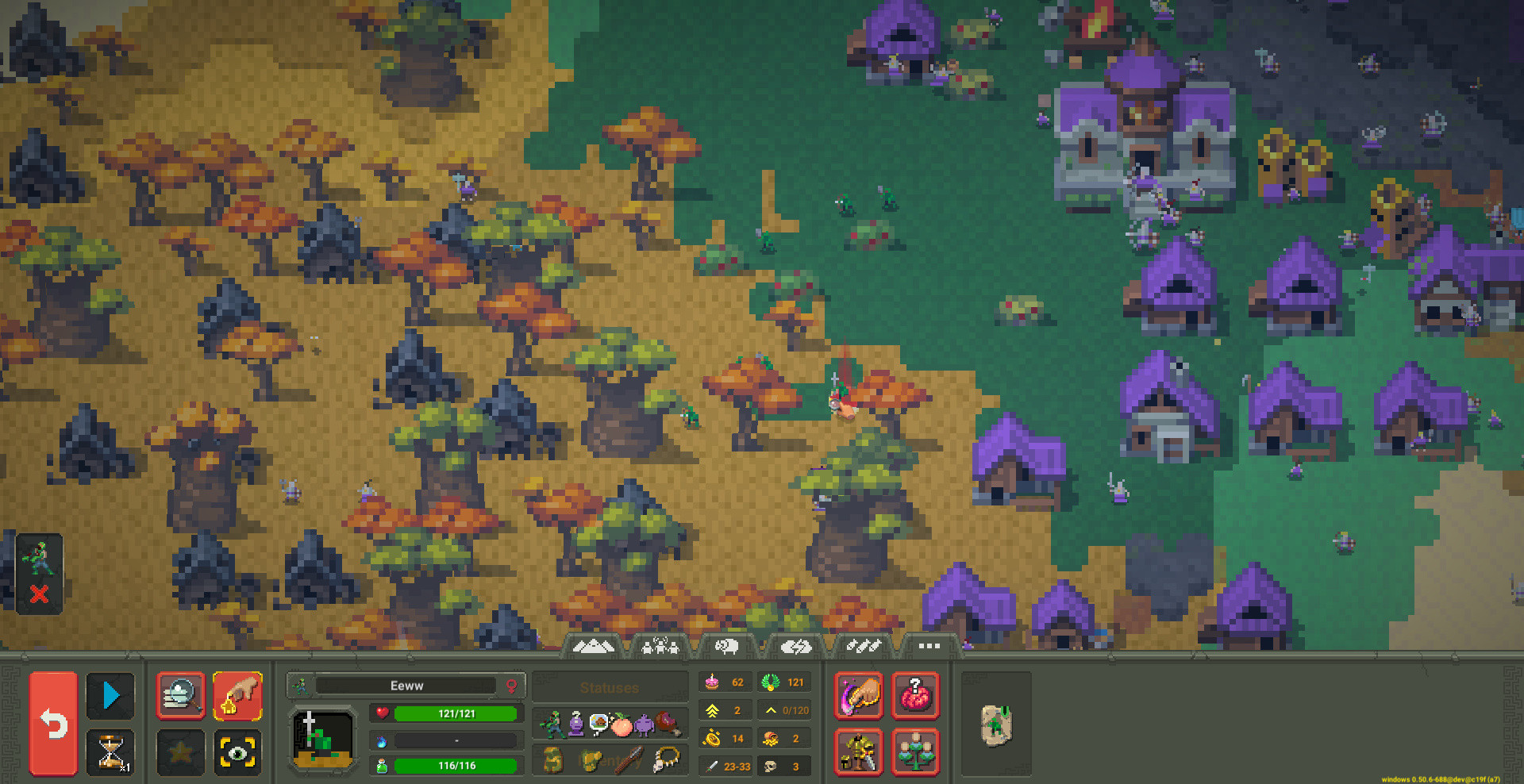Click the cocoon plant action button
This screenshot has height=784, width=1524.
tap(915, 754)
